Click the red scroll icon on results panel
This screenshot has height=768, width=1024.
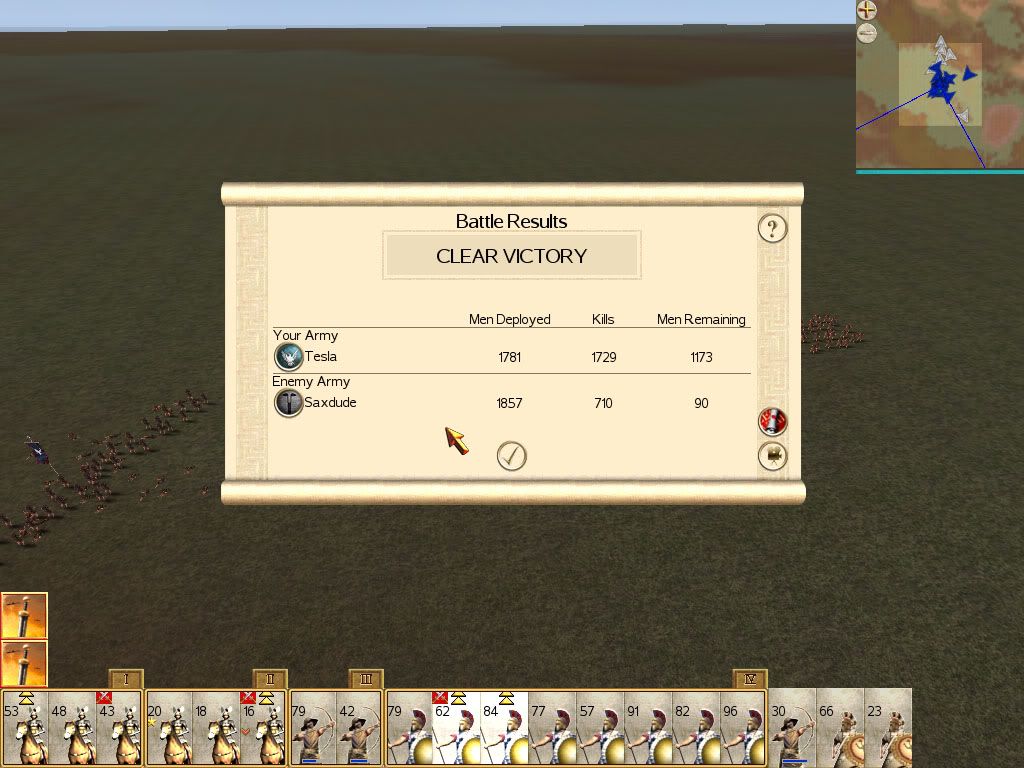point(772,422)
